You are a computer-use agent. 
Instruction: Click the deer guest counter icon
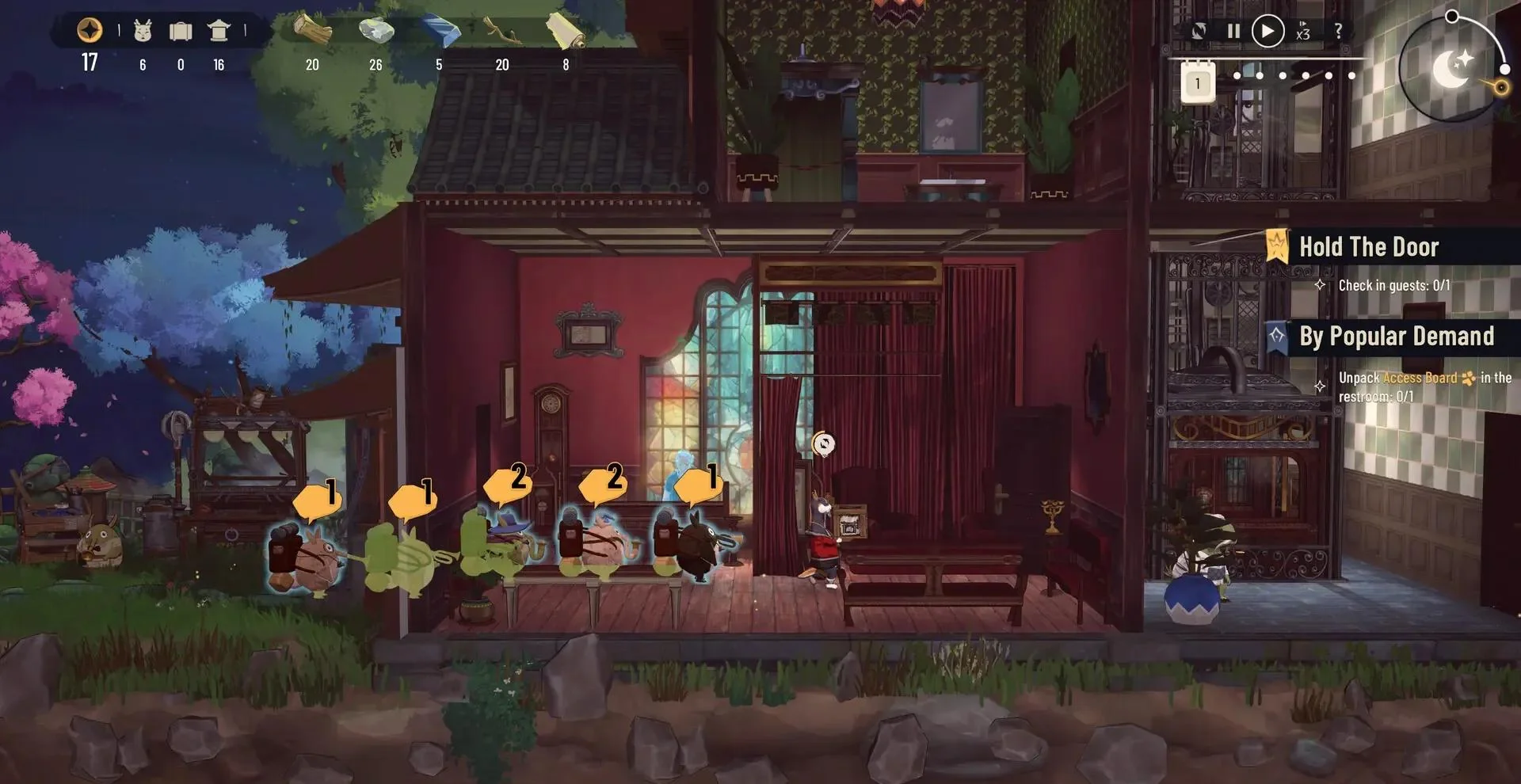pyautogui.click(x=143, y=32)
